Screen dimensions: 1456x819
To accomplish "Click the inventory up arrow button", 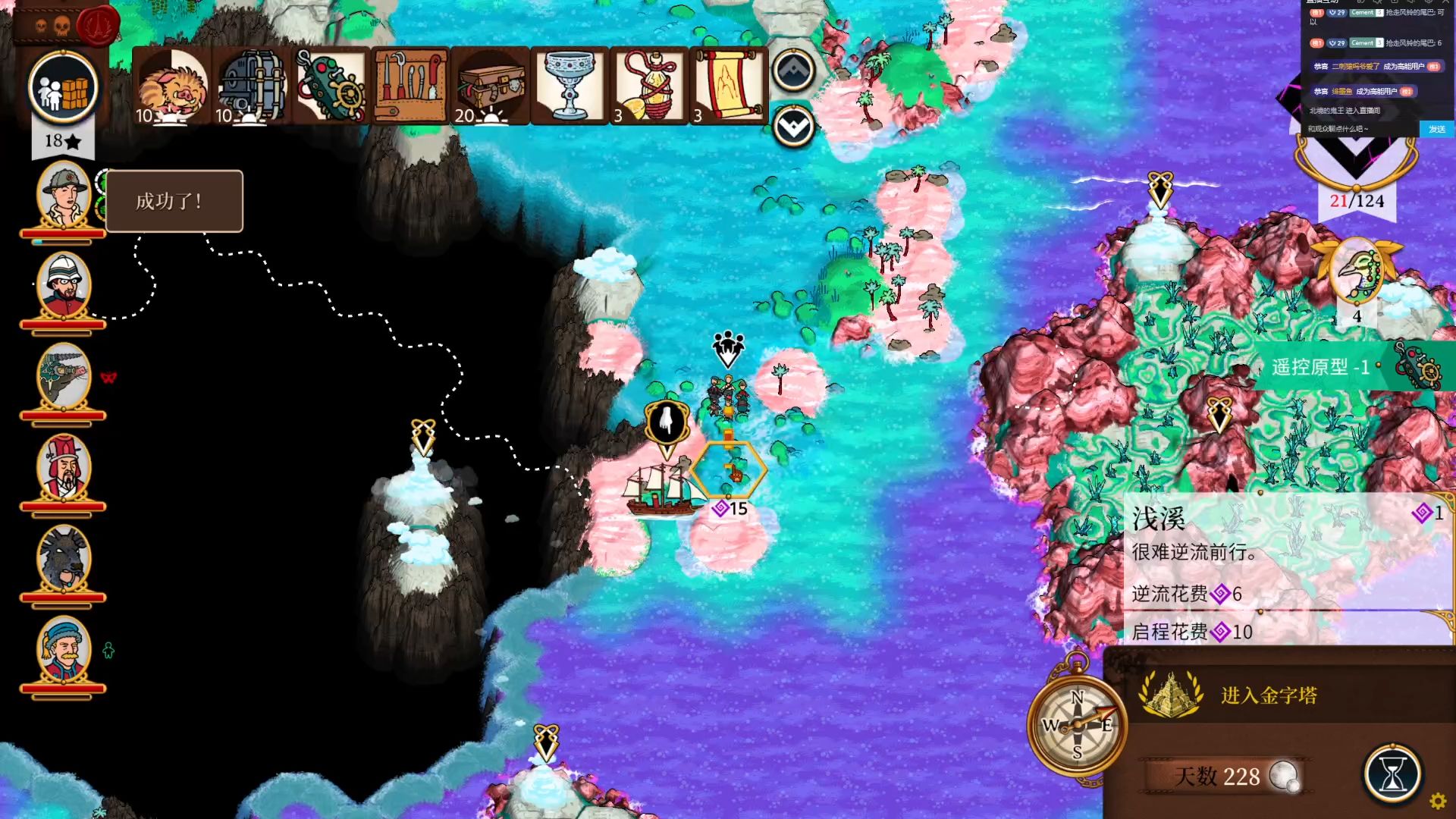I will tap(793, 71).
